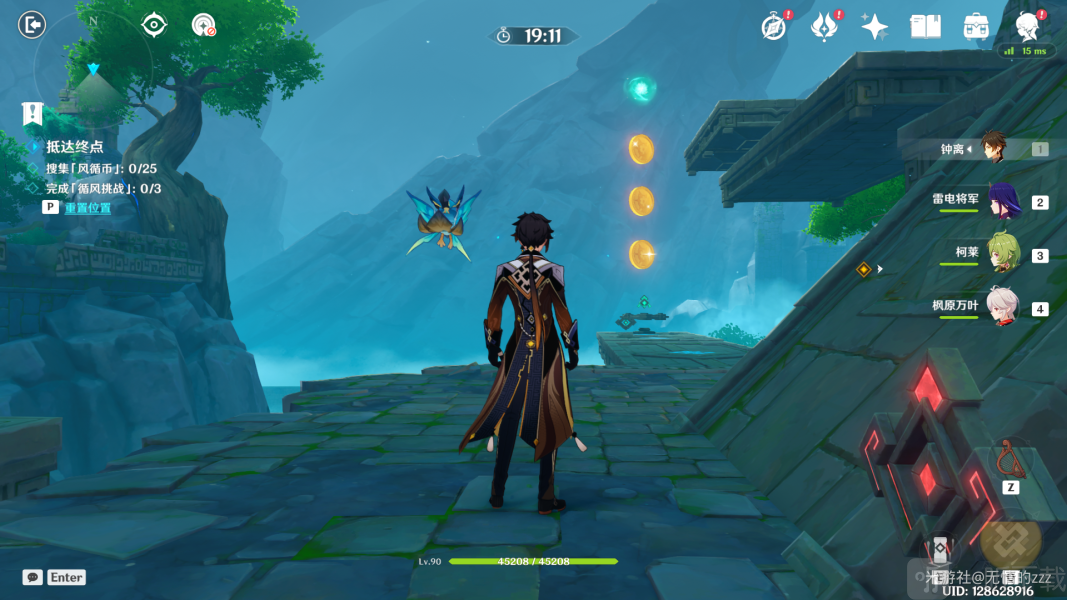Open the four-pointed star wish icon

pyautogui.click(x=875, y=27)
